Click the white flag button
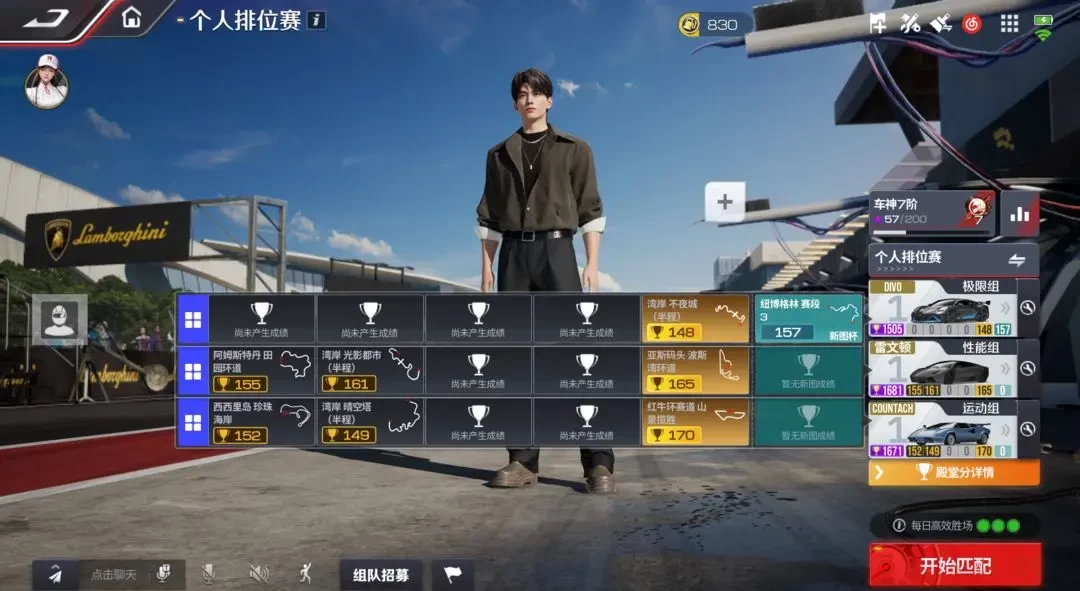The image size is (1080, 591). (453, 574)
